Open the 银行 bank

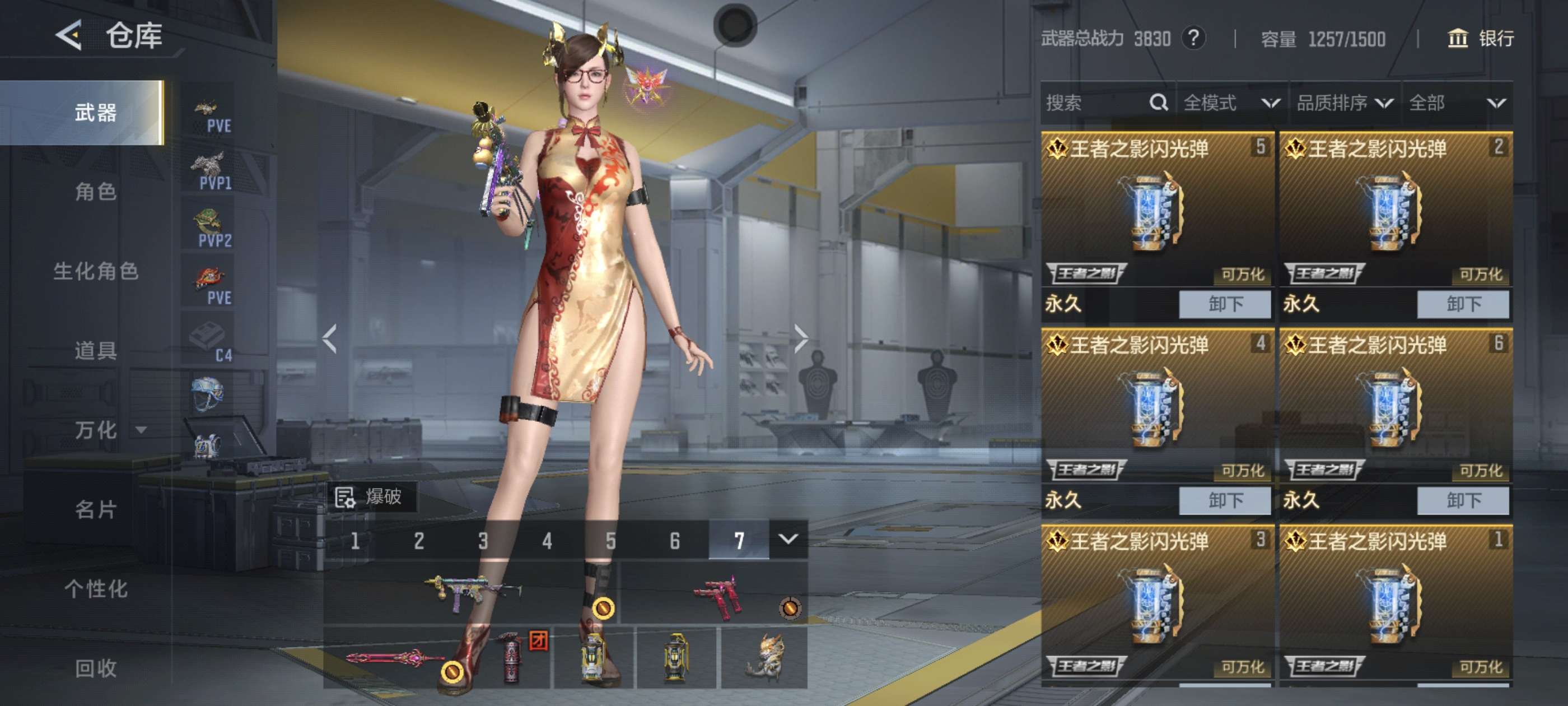click(x=1480, y=39)
